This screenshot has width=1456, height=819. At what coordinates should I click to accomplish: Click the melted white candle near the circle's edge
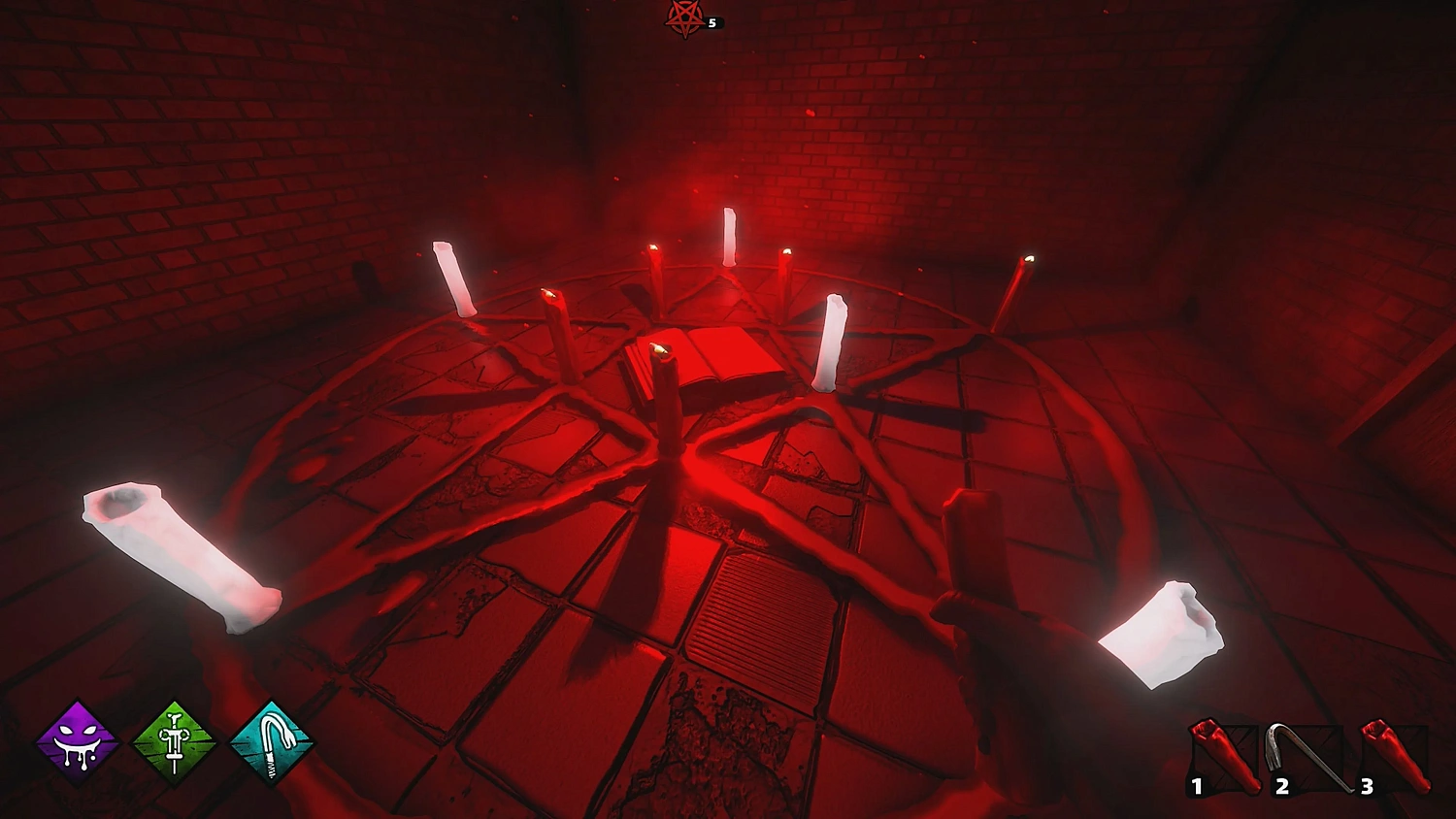(x=833, y=335)
